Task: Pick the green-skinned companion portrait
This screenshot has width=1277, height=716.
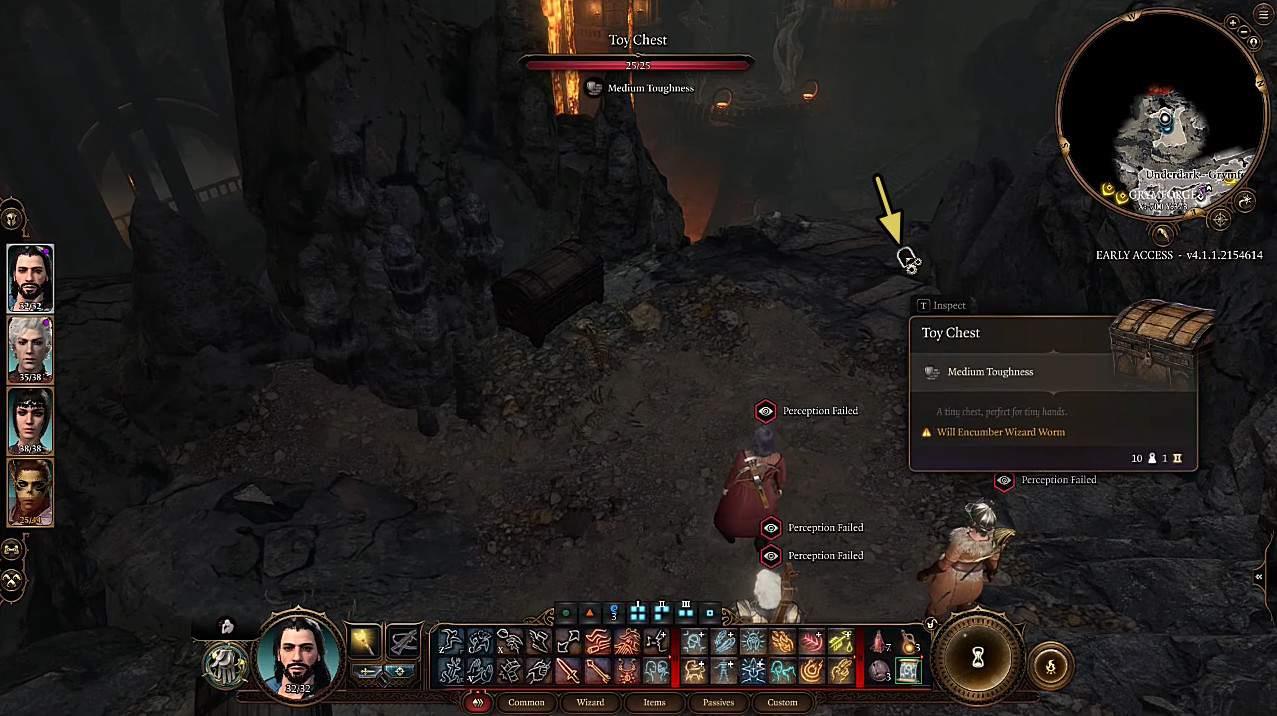Action: [x=30, y=491]
